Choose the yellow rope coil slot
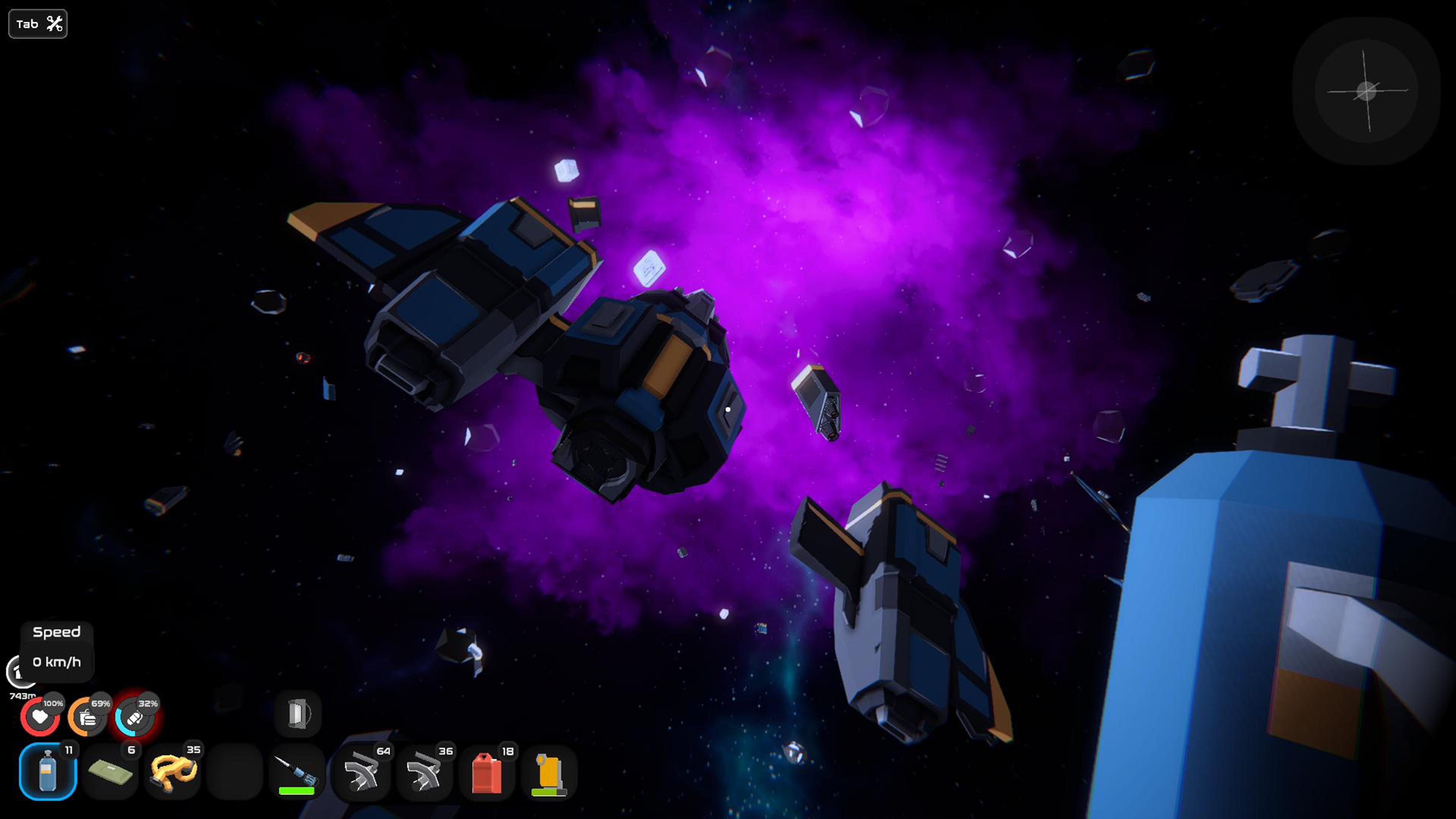1456x819 pixels. pyautogui.click(x=173, y=772)
